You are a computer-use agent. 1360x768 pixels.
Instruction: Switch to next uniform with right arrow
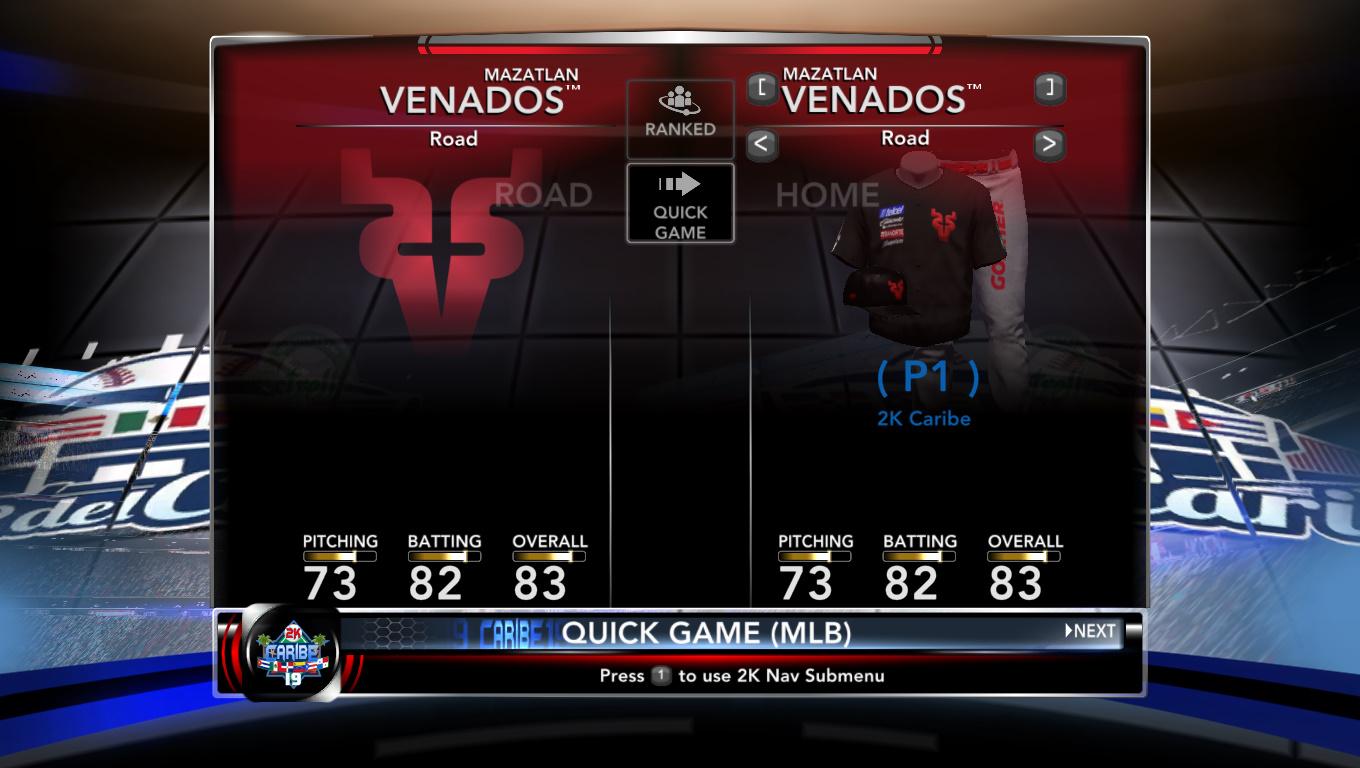click(x=1049, y=144)
